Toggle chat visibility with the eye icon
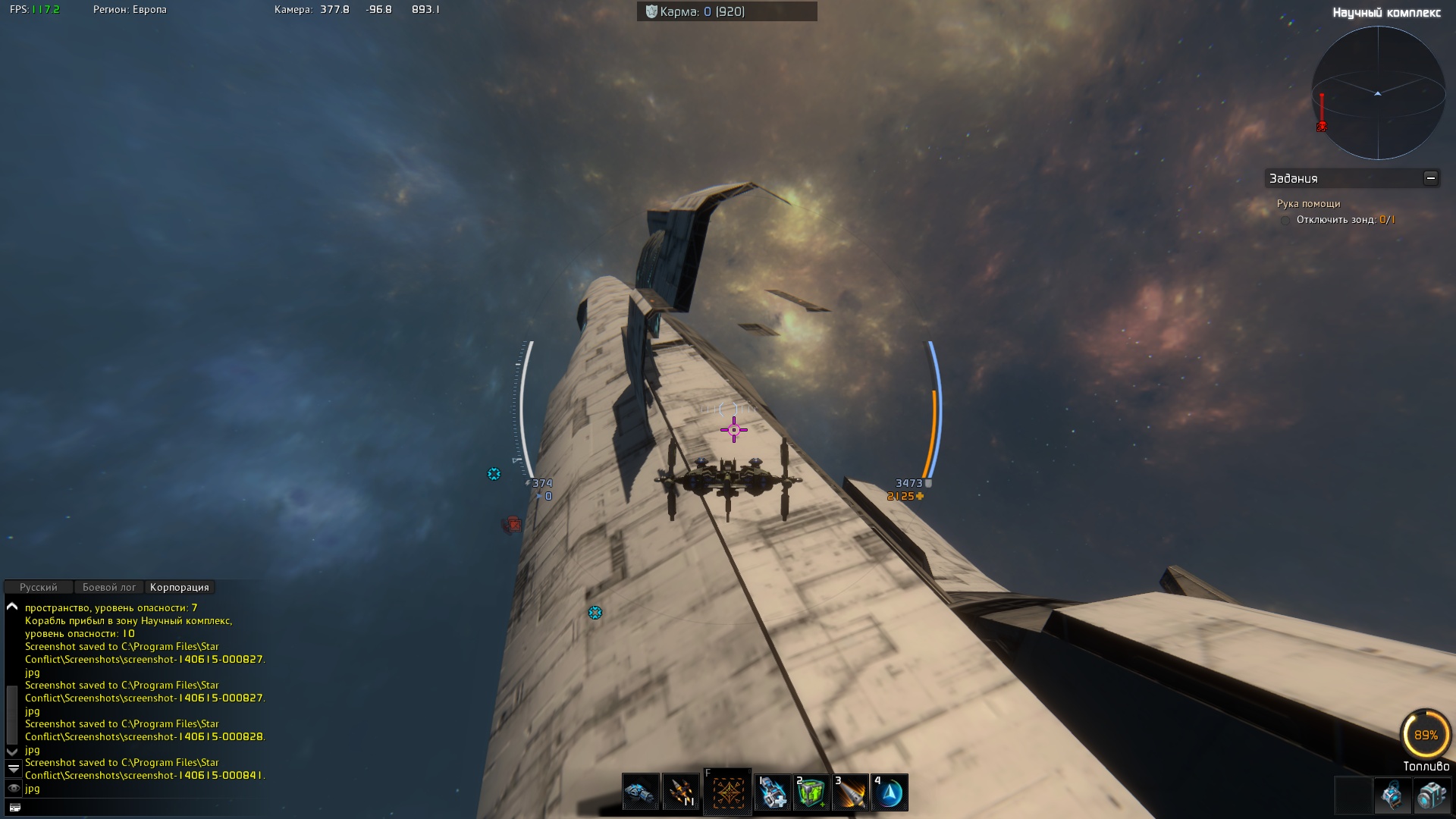Viewport: 1456px width, 819px height. tap(13, 789)
